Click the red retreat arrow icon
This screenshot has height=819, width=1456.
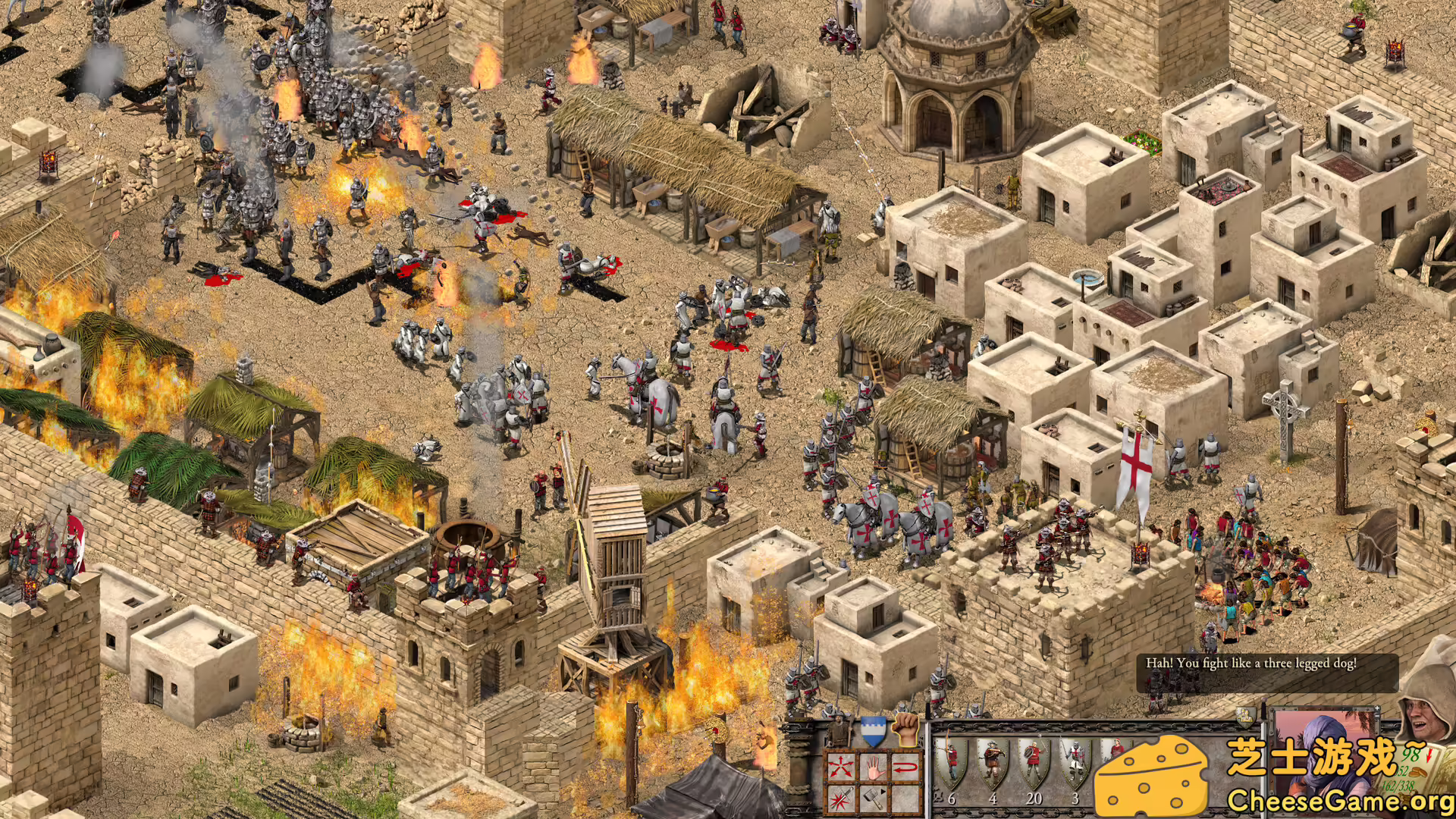point(906,766)
